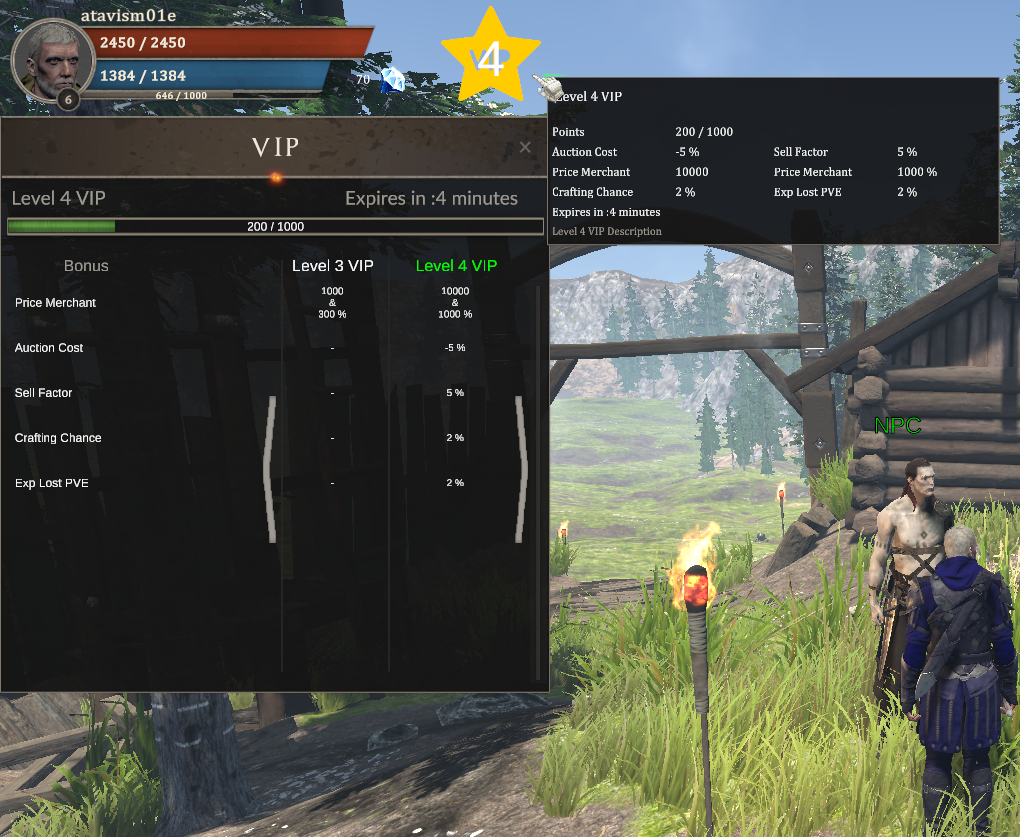Close the VIP window

coord(525,148)
